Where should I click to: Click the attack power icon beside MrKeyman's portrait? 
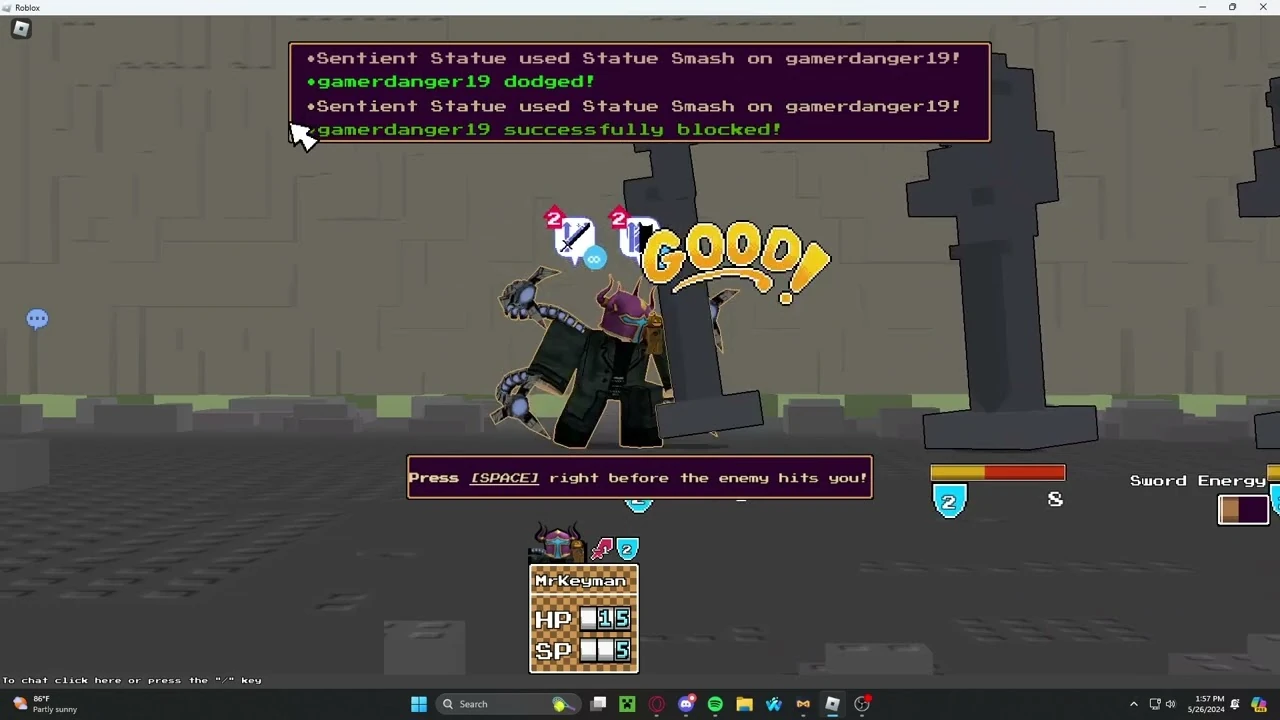point(601,548)
